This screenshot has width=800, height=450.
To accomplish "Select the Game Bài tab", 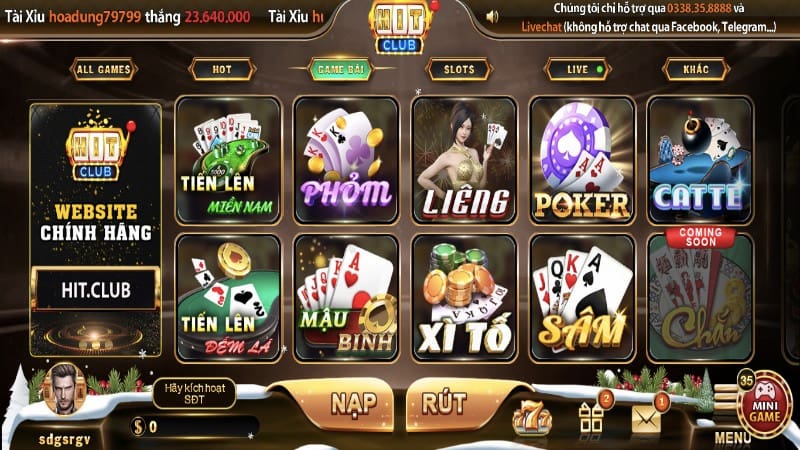I will pyautogui.click(x=340, y=69).
